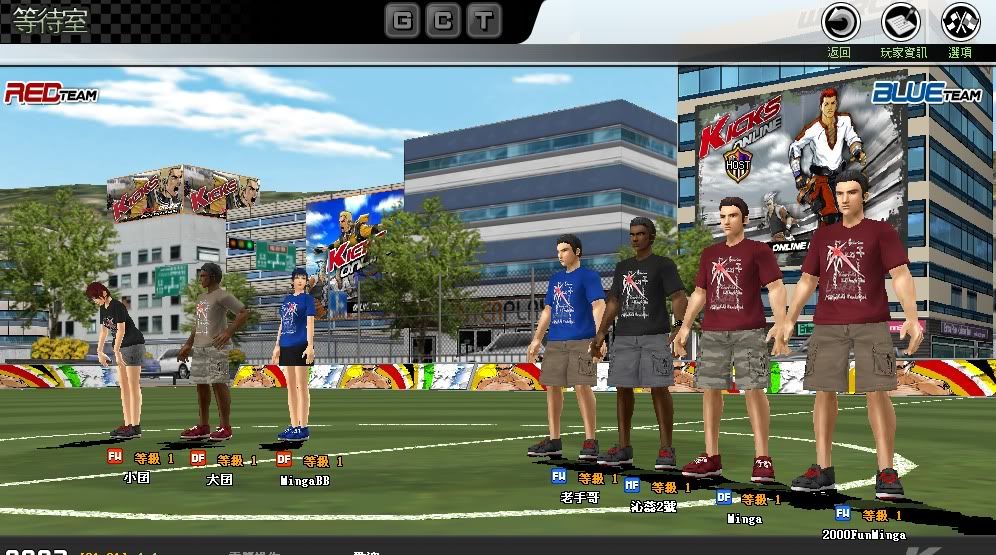Screen dimensions: 996x555
Task: Click the T button in the top bar
Action: pos(485,20)
